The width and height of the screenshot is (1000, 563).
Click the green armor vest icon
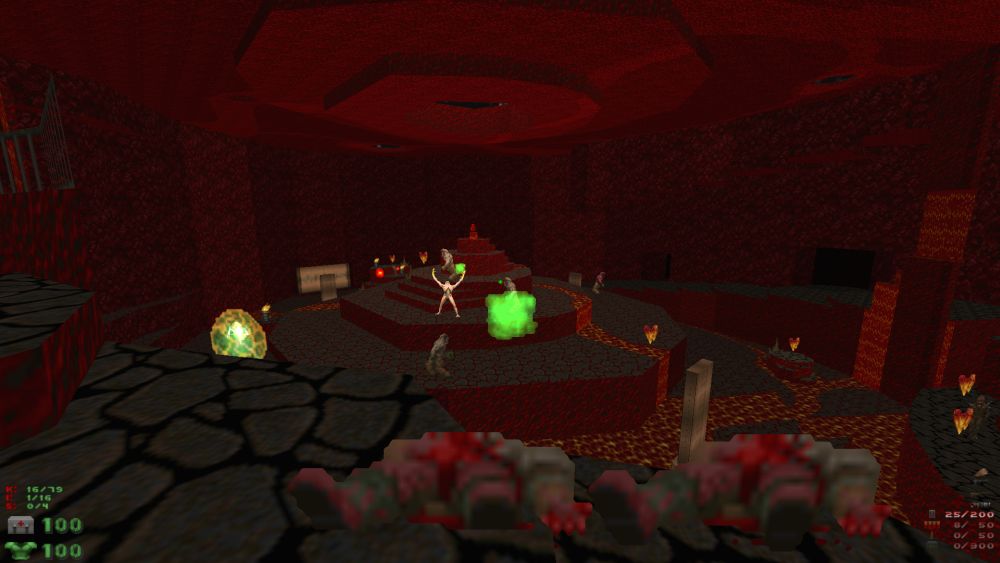[19, 549]
